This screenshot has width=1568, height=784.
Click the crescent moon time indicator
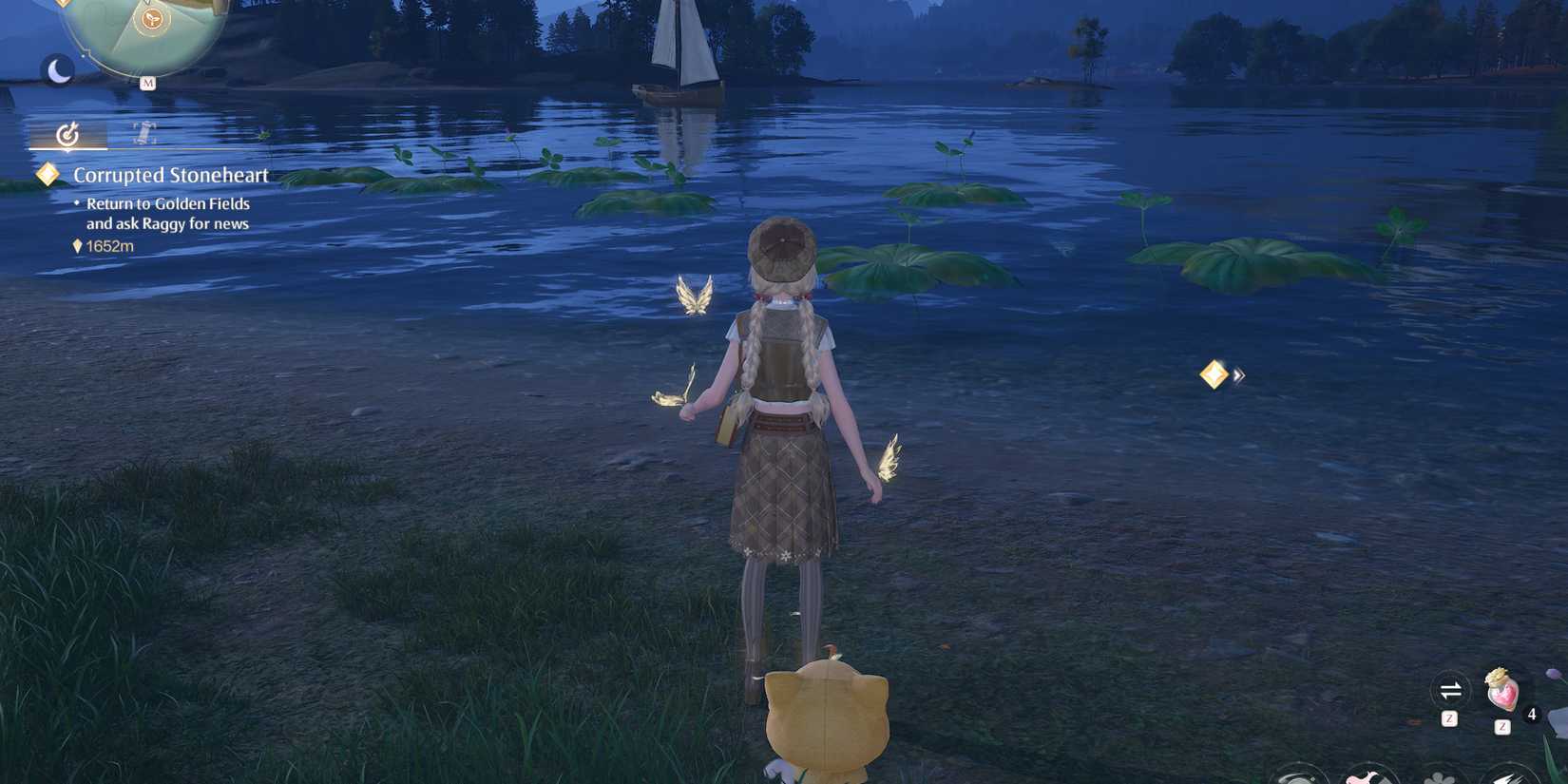coord(59,68)
